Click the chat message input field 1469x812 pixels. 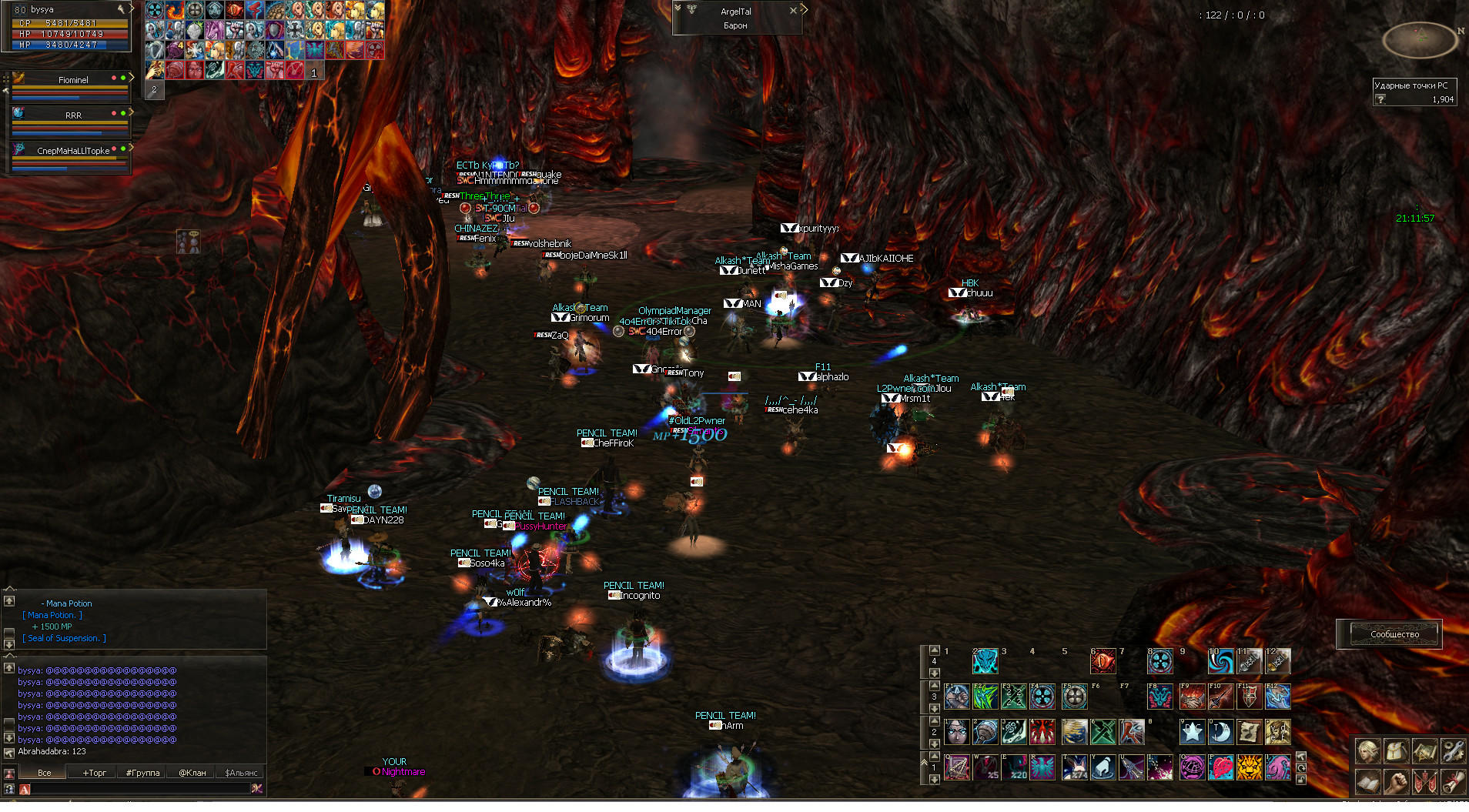tap(139, 789)
